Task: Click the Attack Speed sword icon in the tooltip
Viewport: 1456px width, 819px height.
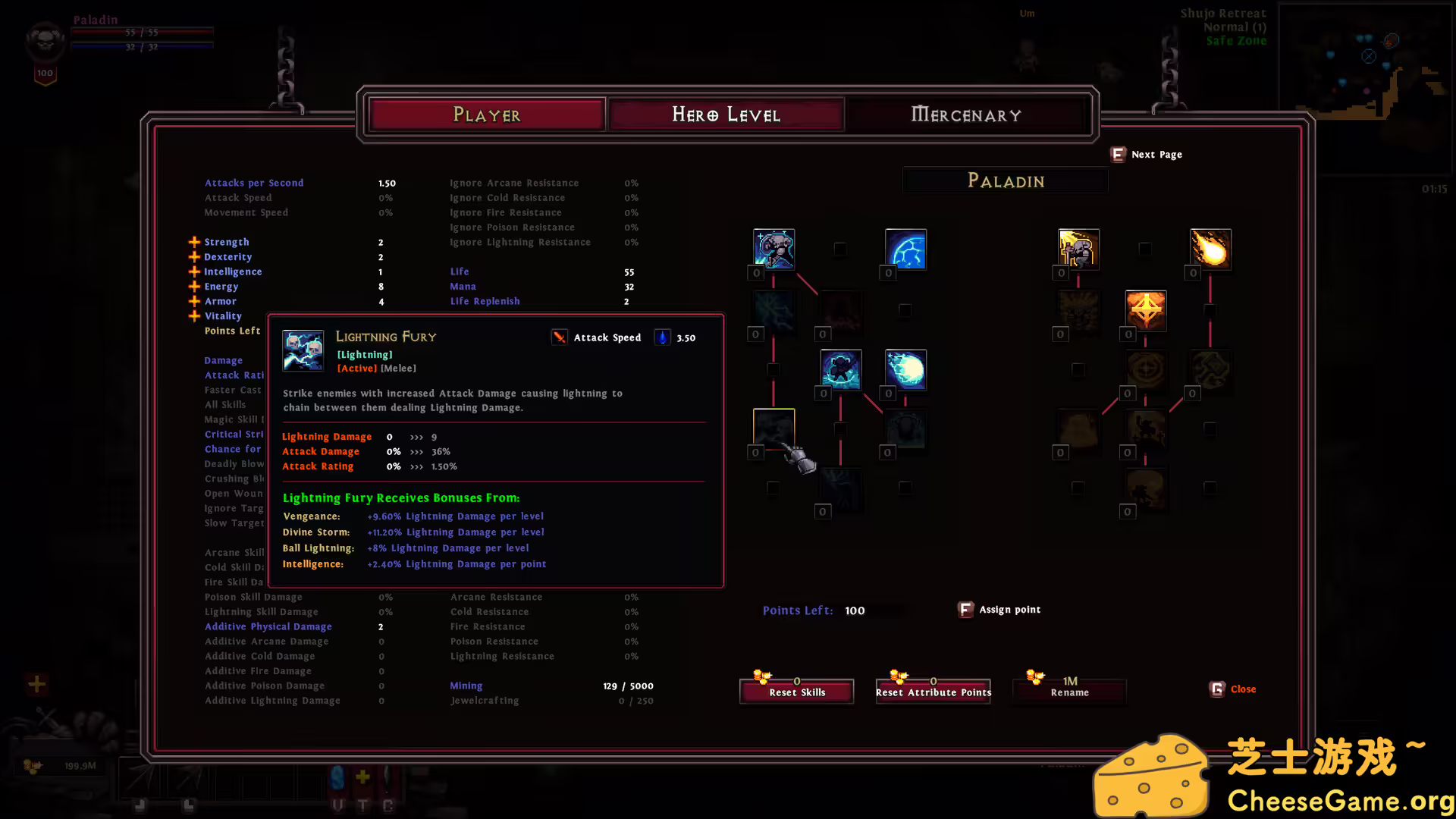Action: click(559, 337)
